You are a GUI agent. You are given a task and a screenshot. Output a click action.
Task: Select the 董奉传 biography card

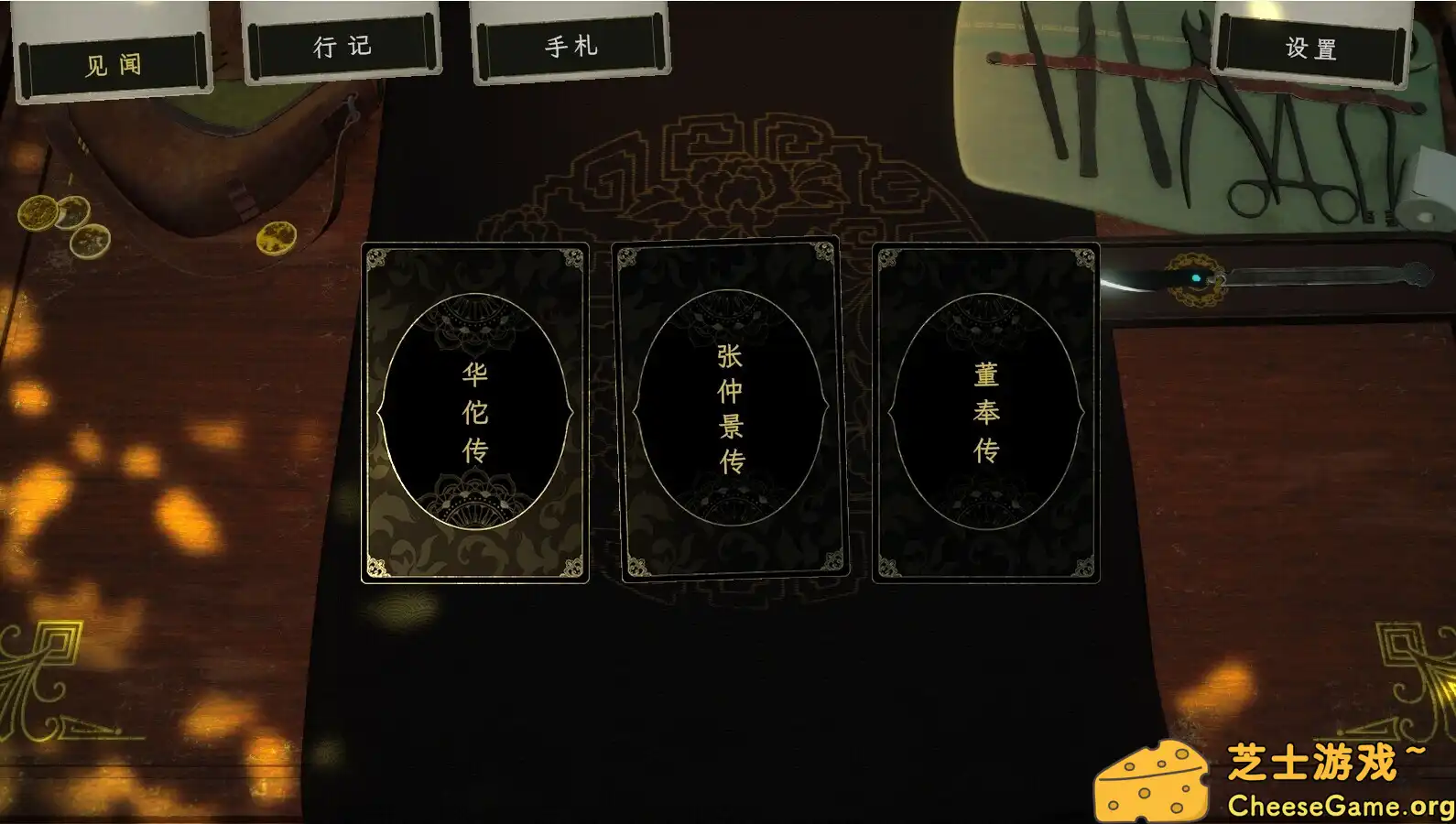(986, 412)
